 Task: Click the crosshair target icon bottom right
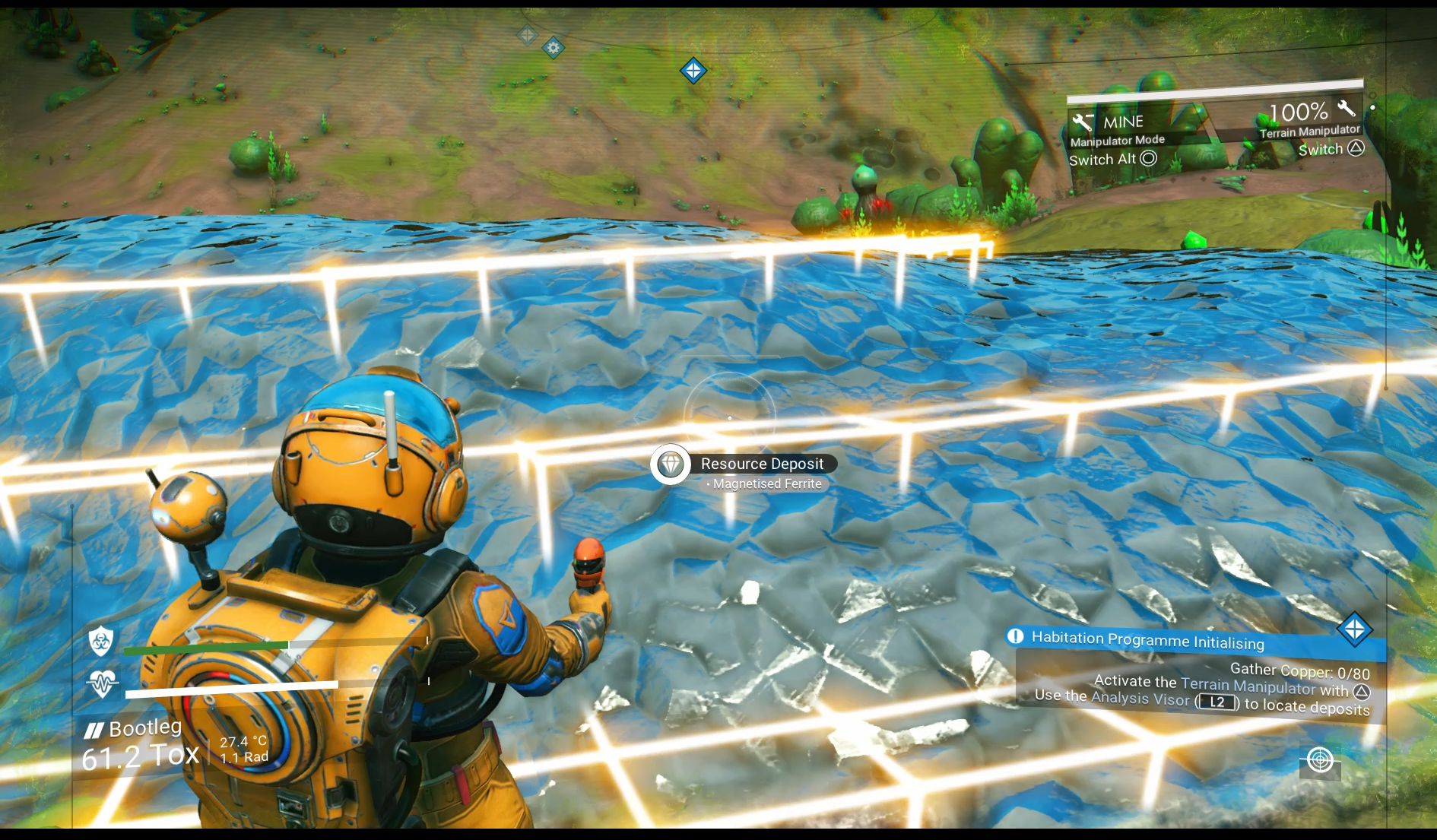pyautogui.click(x=1321, y=760)
